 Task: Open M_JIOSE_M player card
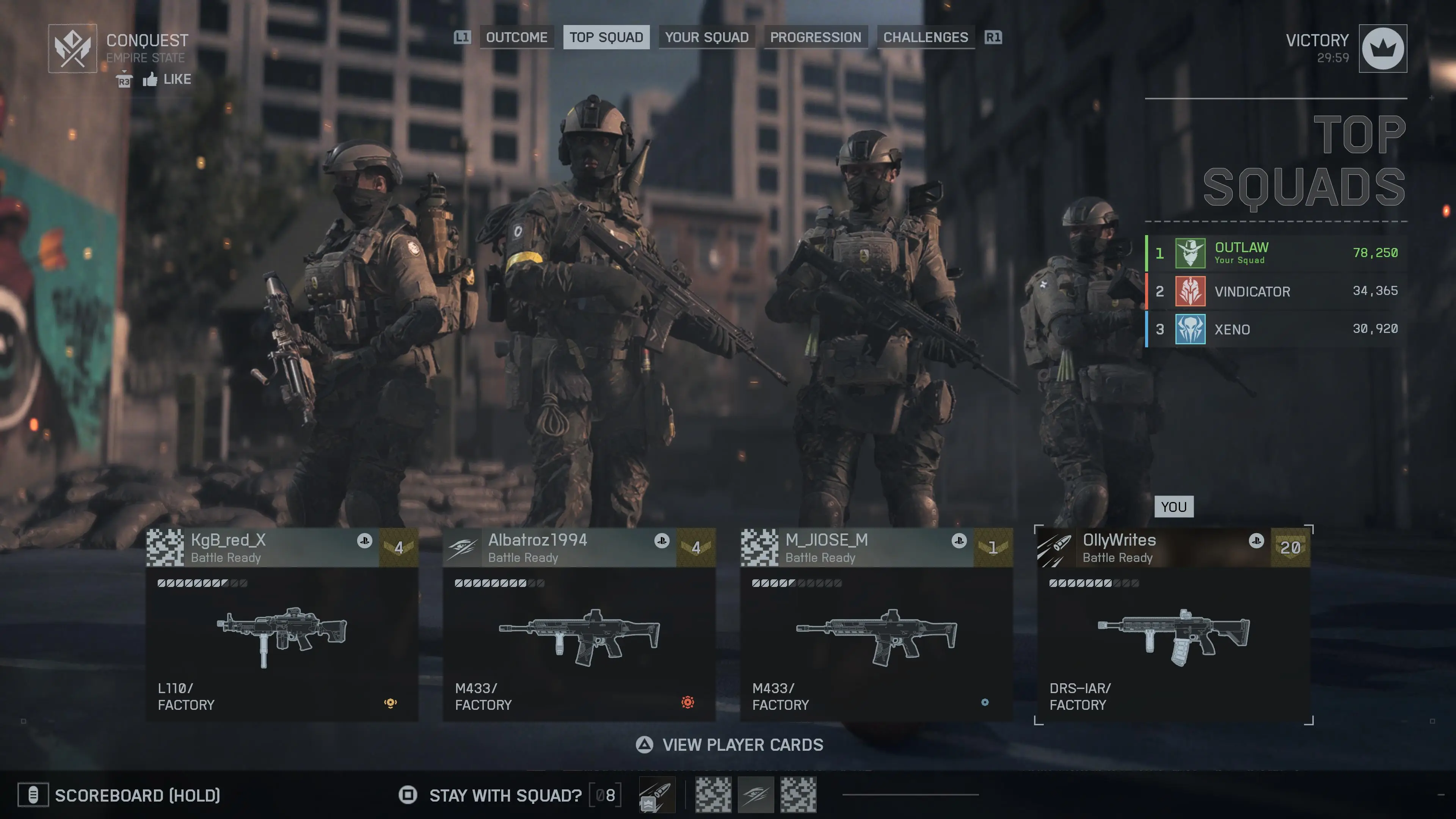876,623
